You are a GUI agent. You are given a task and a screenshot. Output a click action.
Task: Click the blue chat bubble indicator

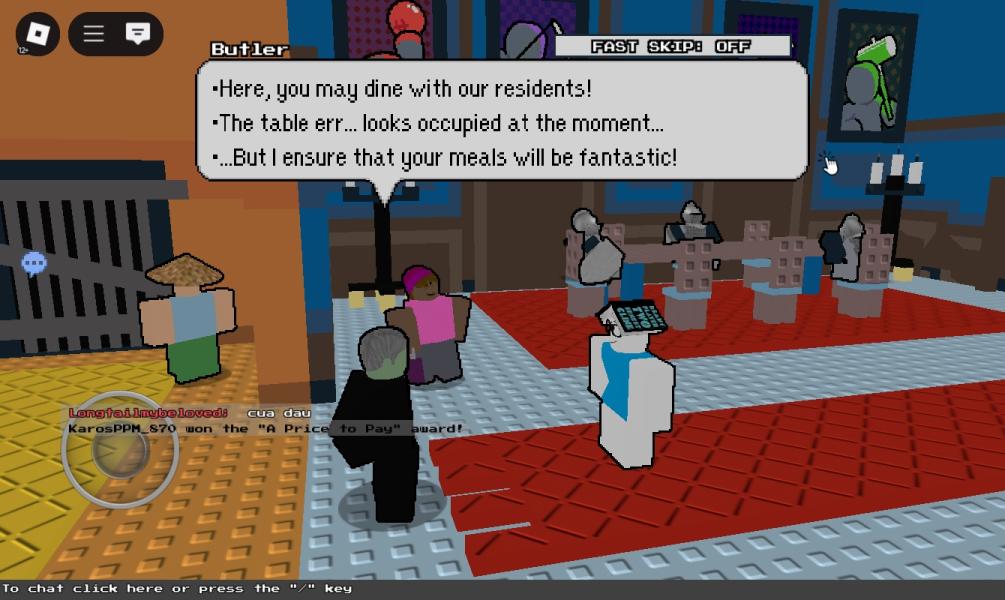(34, 263)
